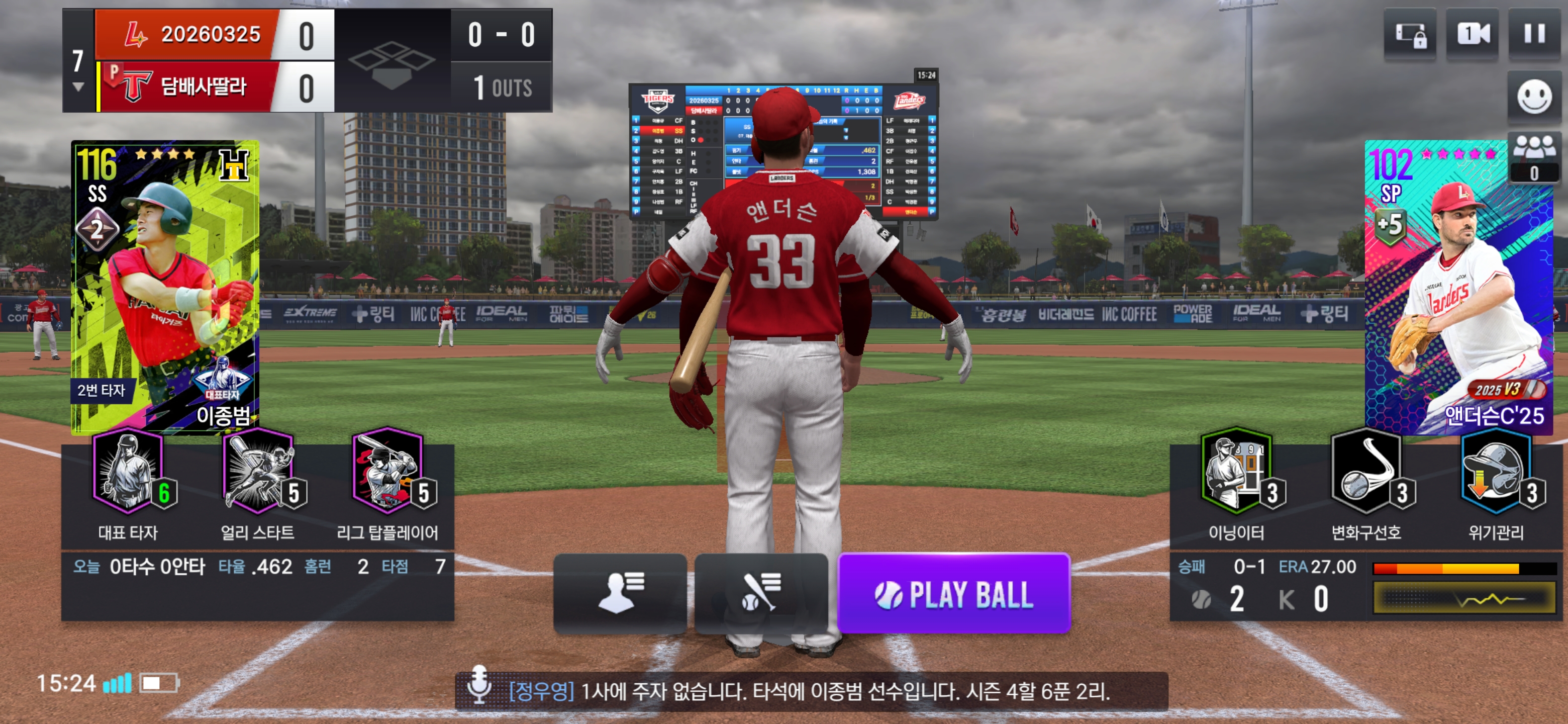Viewport: 1568px width, 724px height.
Task: Expand the inning indicator arrow
Action: click(x=78, y=87)
